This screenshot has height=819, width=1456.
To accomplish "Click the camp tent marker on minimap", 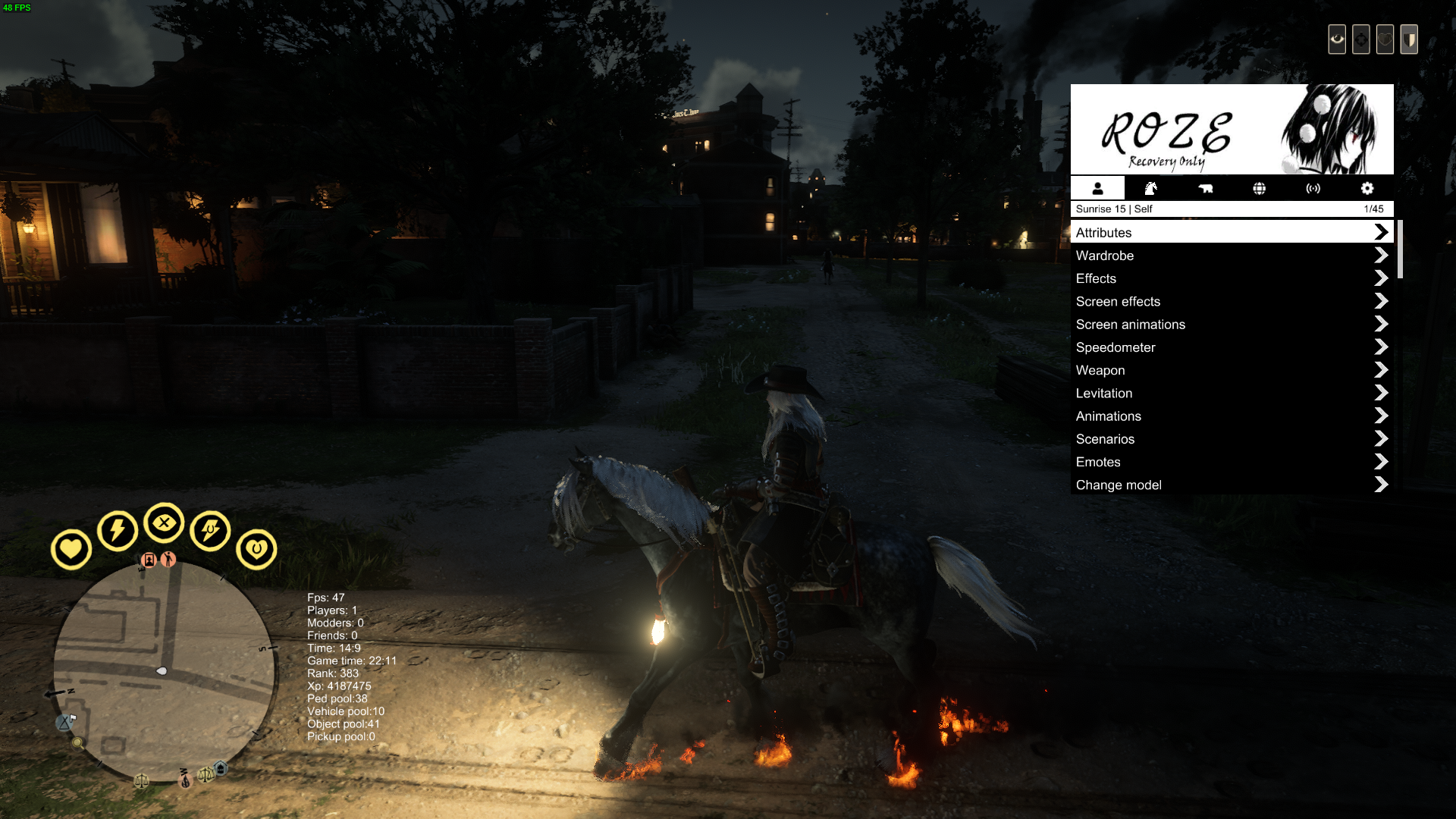I will pyautogui.click(x=64, y=723).
